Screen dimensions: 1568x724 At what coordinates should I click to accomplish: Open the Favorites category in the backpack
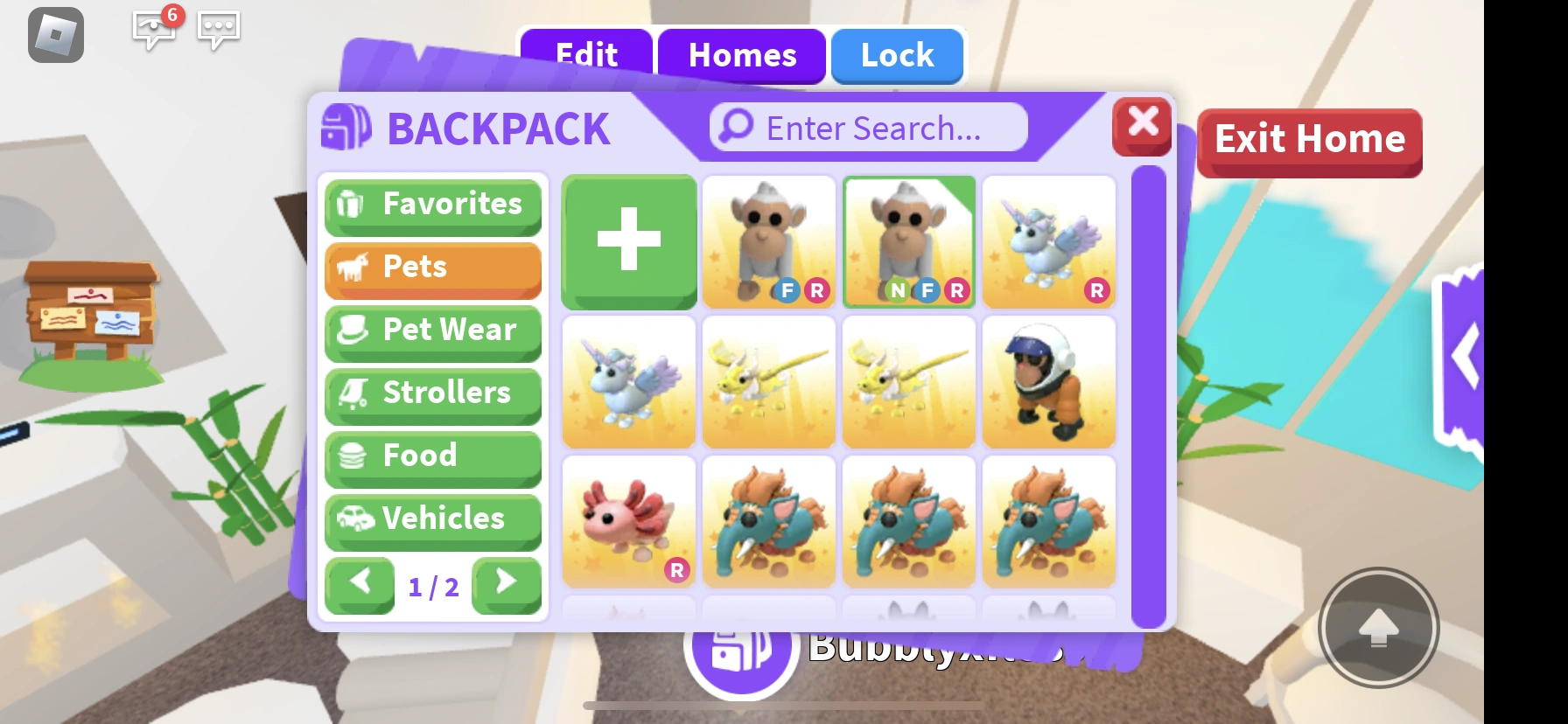click(x=432, y=205)
